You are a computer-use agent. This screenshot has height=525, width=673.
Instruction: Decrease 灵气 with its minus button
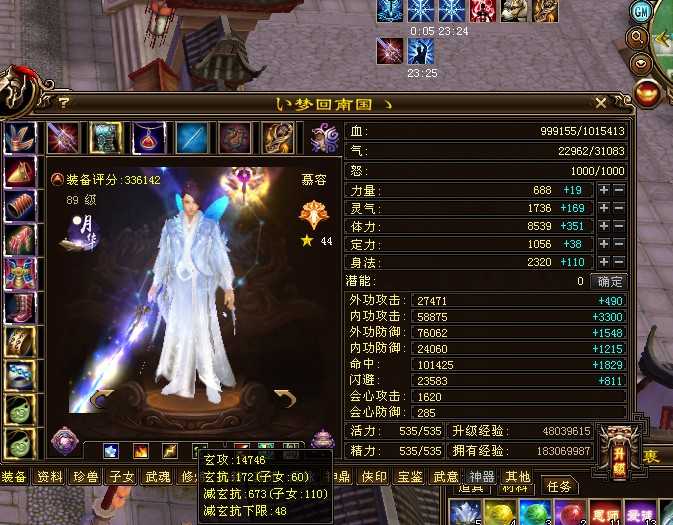(619, 208)
